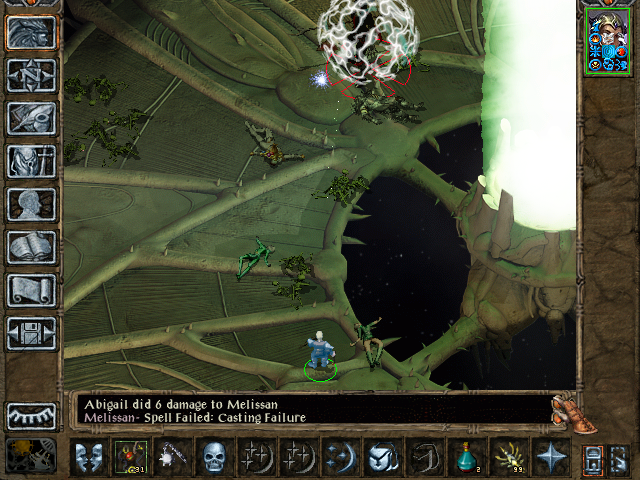Select the weapon slot showing 31 ammo
The height and width of the screenshot is (480, 640).
tap(129, 457)
